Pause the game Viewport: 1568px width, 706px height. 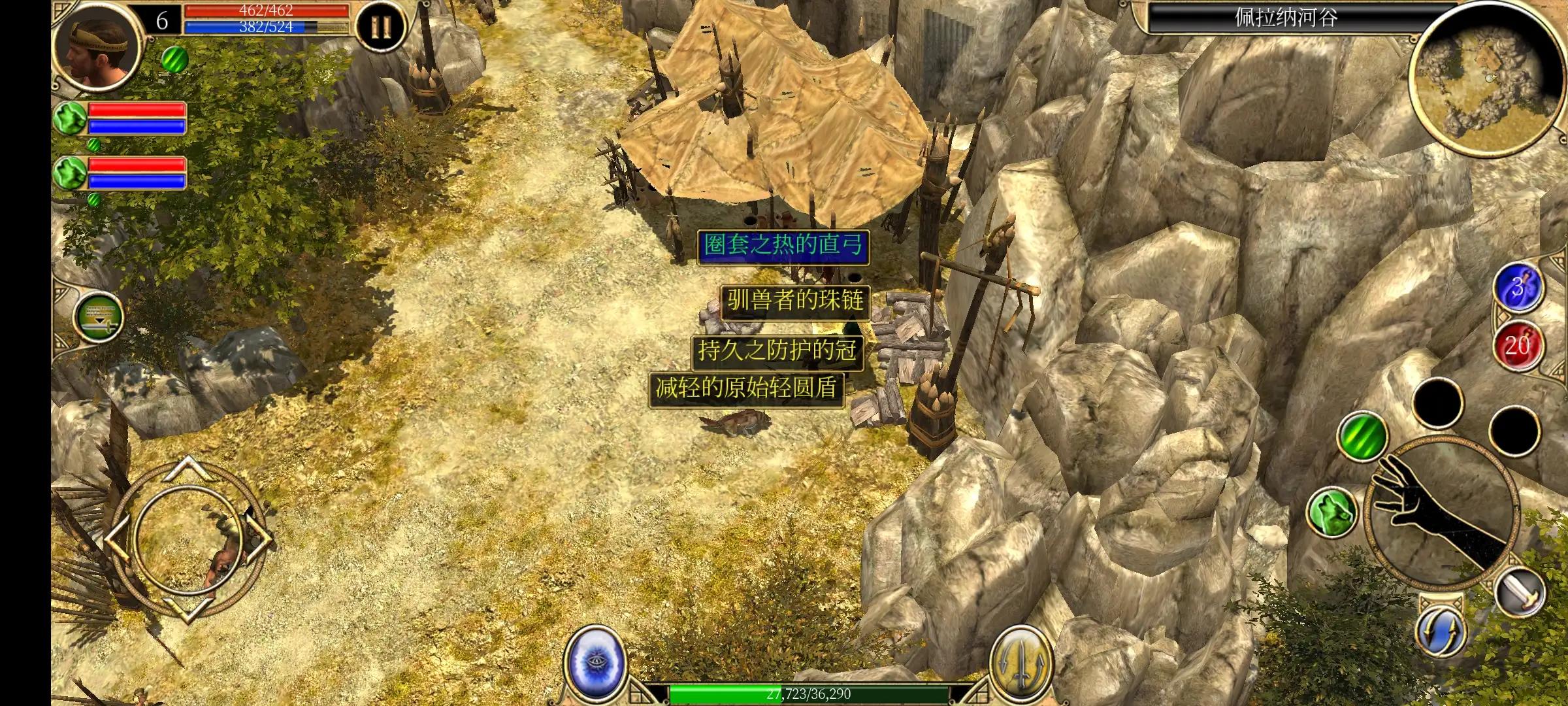pyautogui.click(x=380, y=27)
